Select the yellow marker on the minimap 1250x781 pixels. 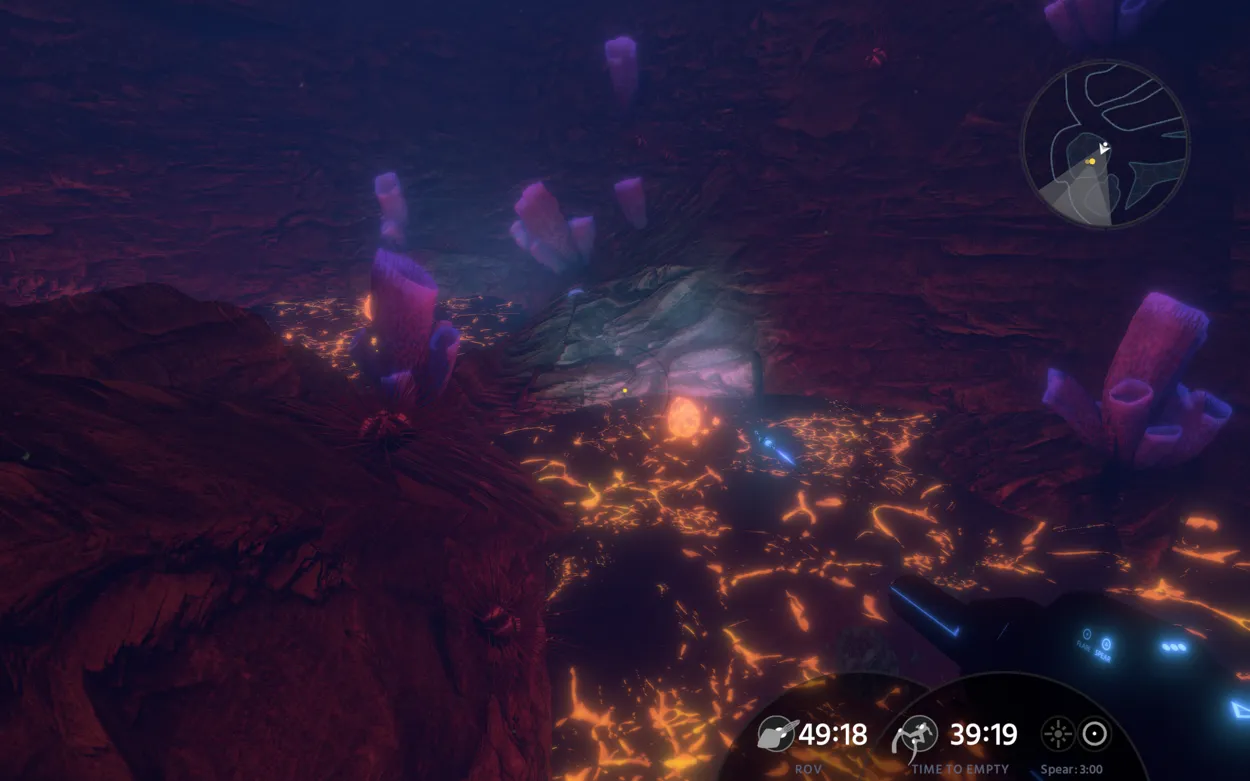point(1092,161)
